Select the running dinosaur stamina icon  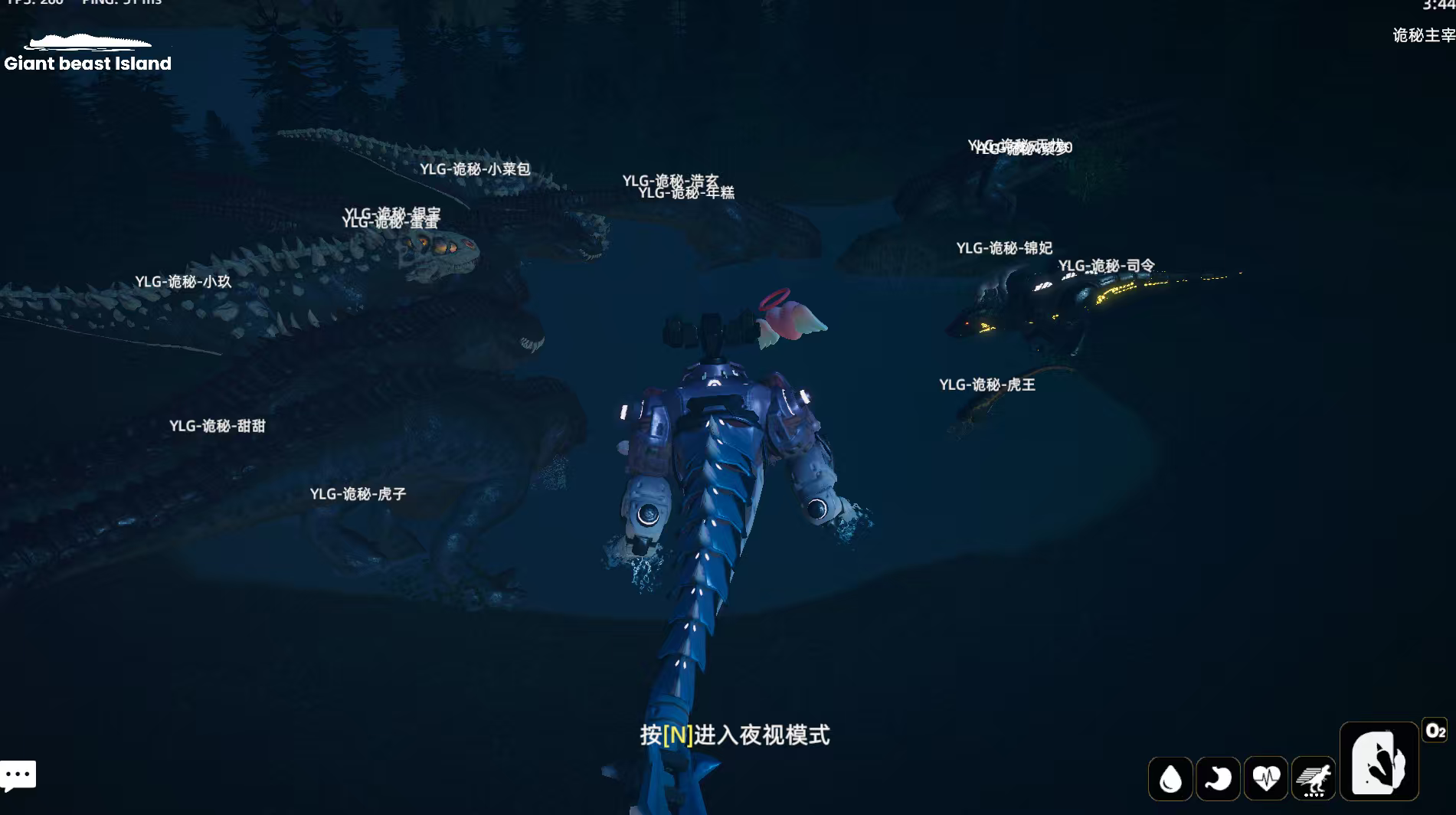pyautogui.click(x=1314, y=778)
